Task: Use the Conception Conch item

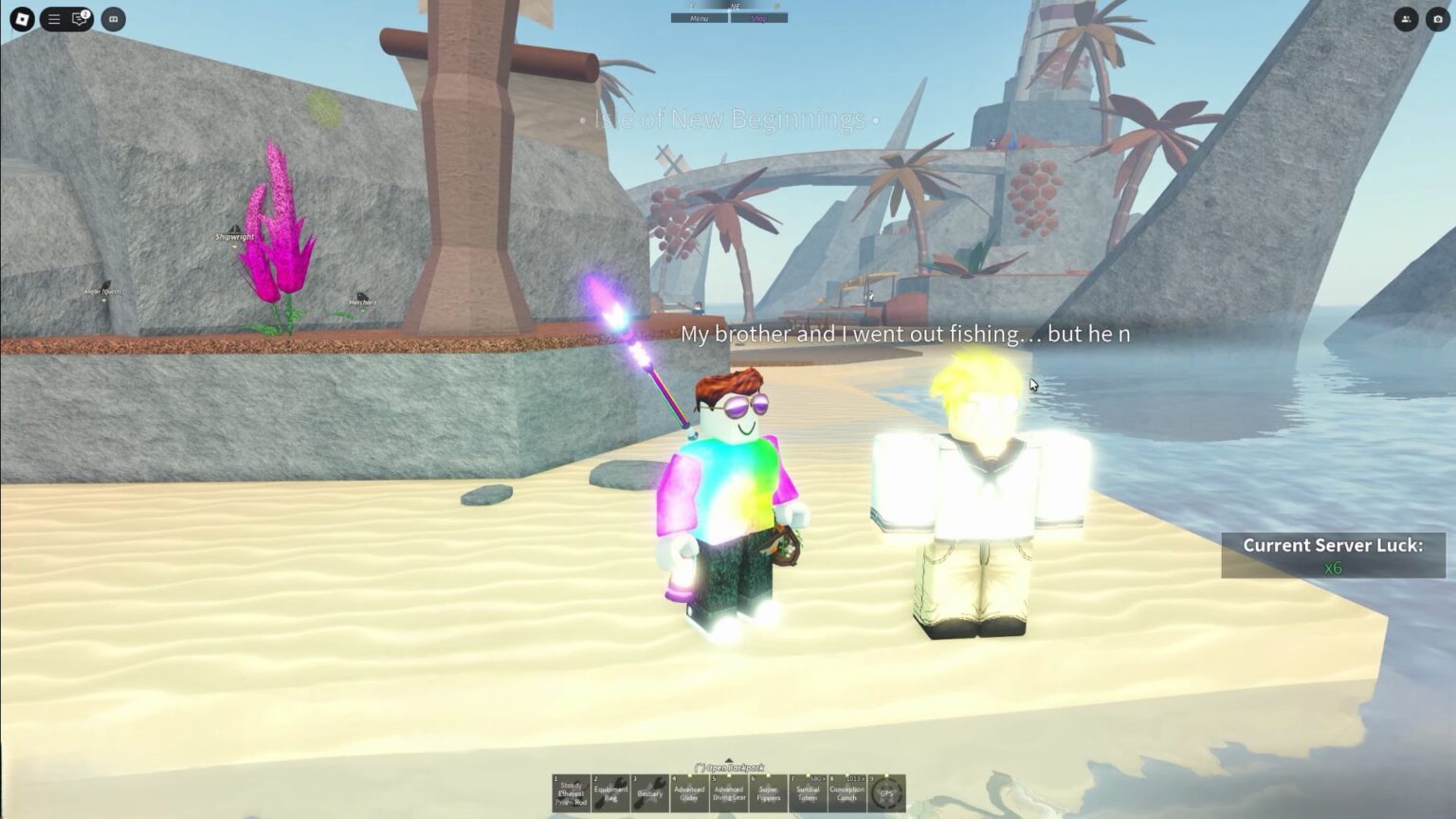Action: (849, 794)
